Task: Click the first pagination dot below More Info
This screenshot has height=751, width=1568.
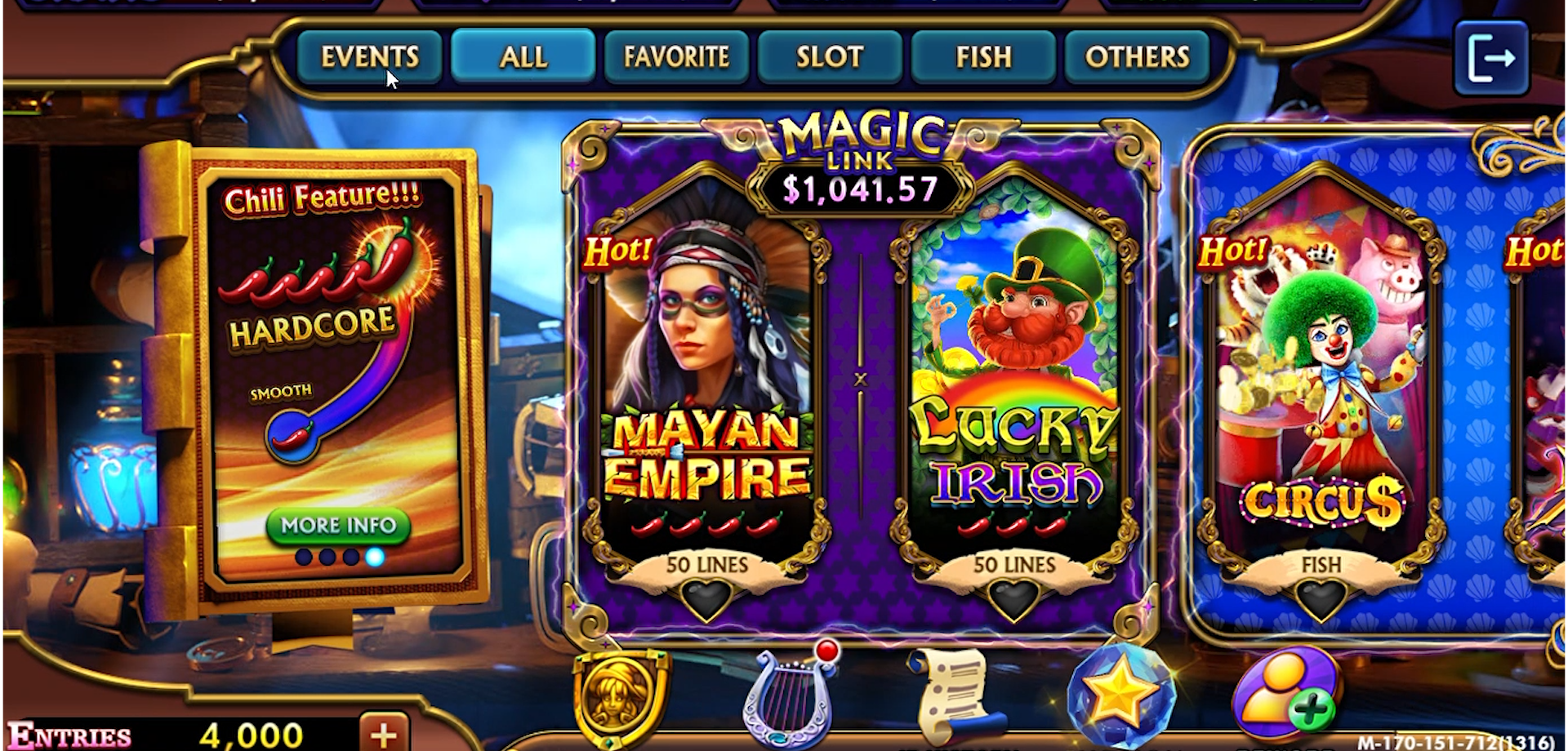Action: [x=305, y=557]
